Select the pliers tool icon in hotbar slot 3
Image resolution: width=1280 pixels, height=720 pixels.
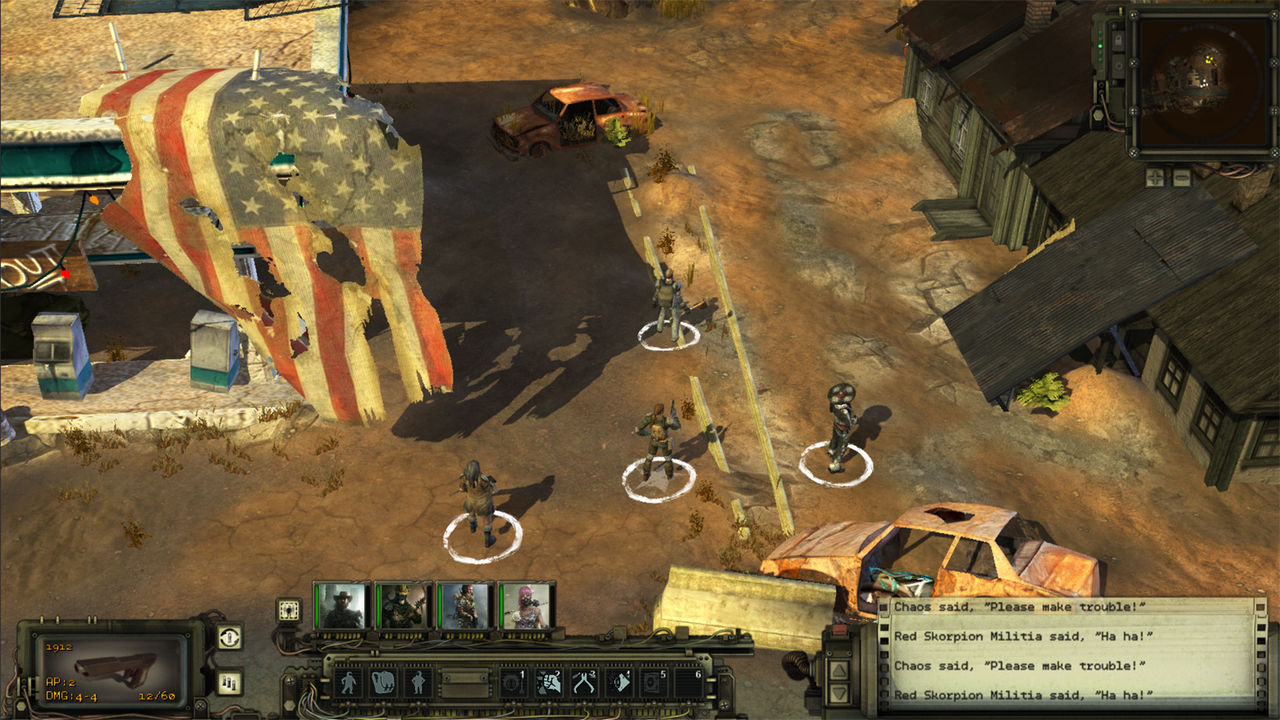pyautogui.click(x=584, y=682)
